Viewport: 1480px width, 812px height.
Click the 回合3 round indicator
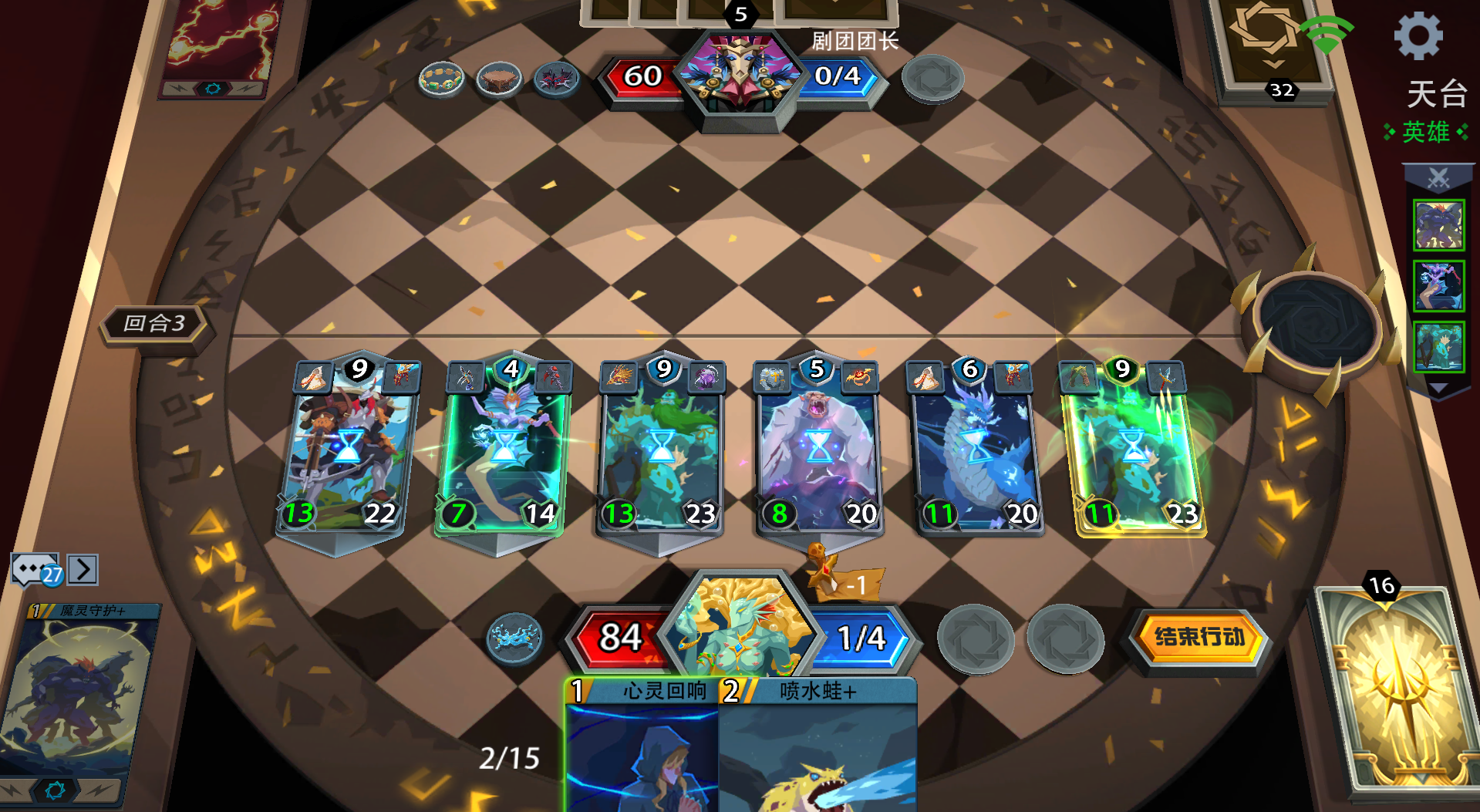[x=153, y=324]
